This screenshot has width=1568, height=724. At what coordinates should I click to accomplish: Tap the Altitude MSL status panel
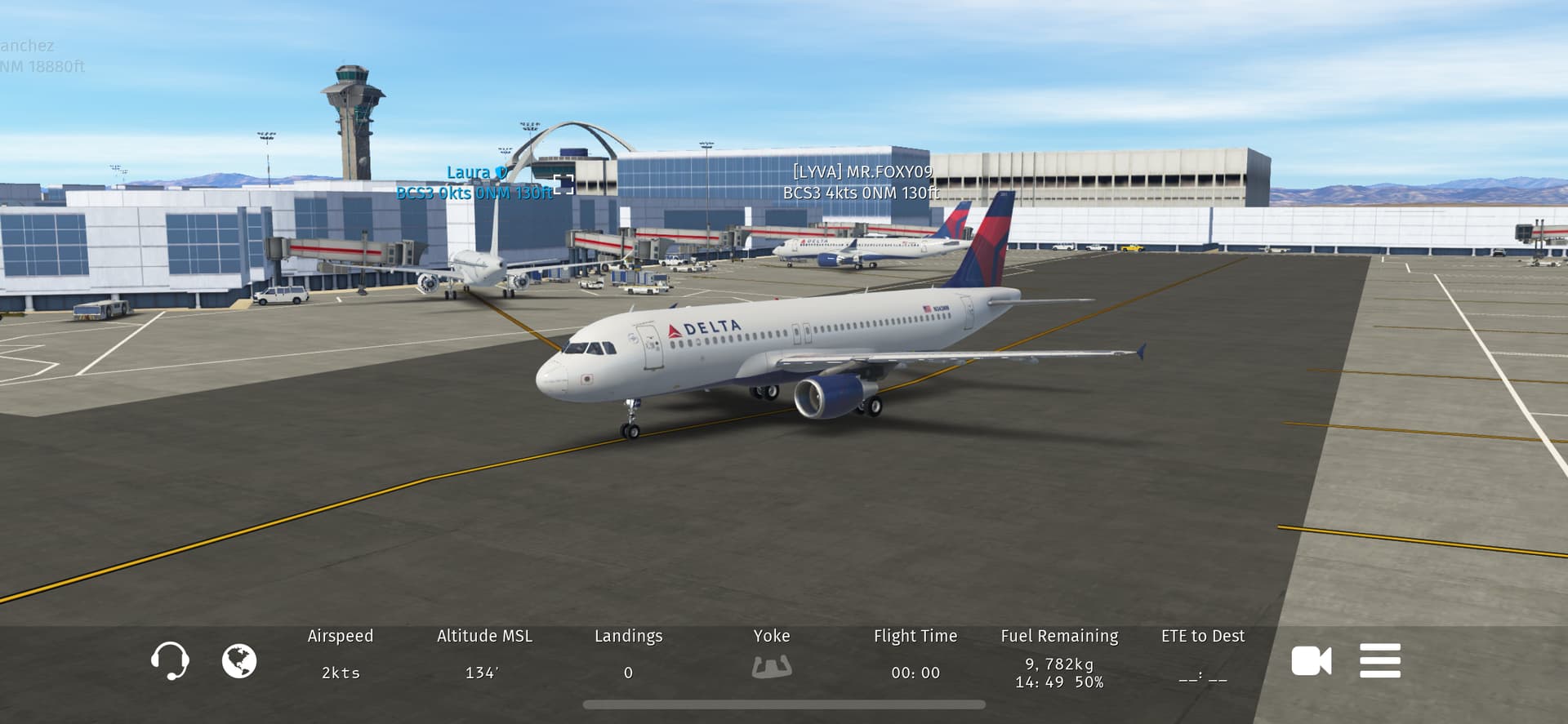(x=483, y=655)
